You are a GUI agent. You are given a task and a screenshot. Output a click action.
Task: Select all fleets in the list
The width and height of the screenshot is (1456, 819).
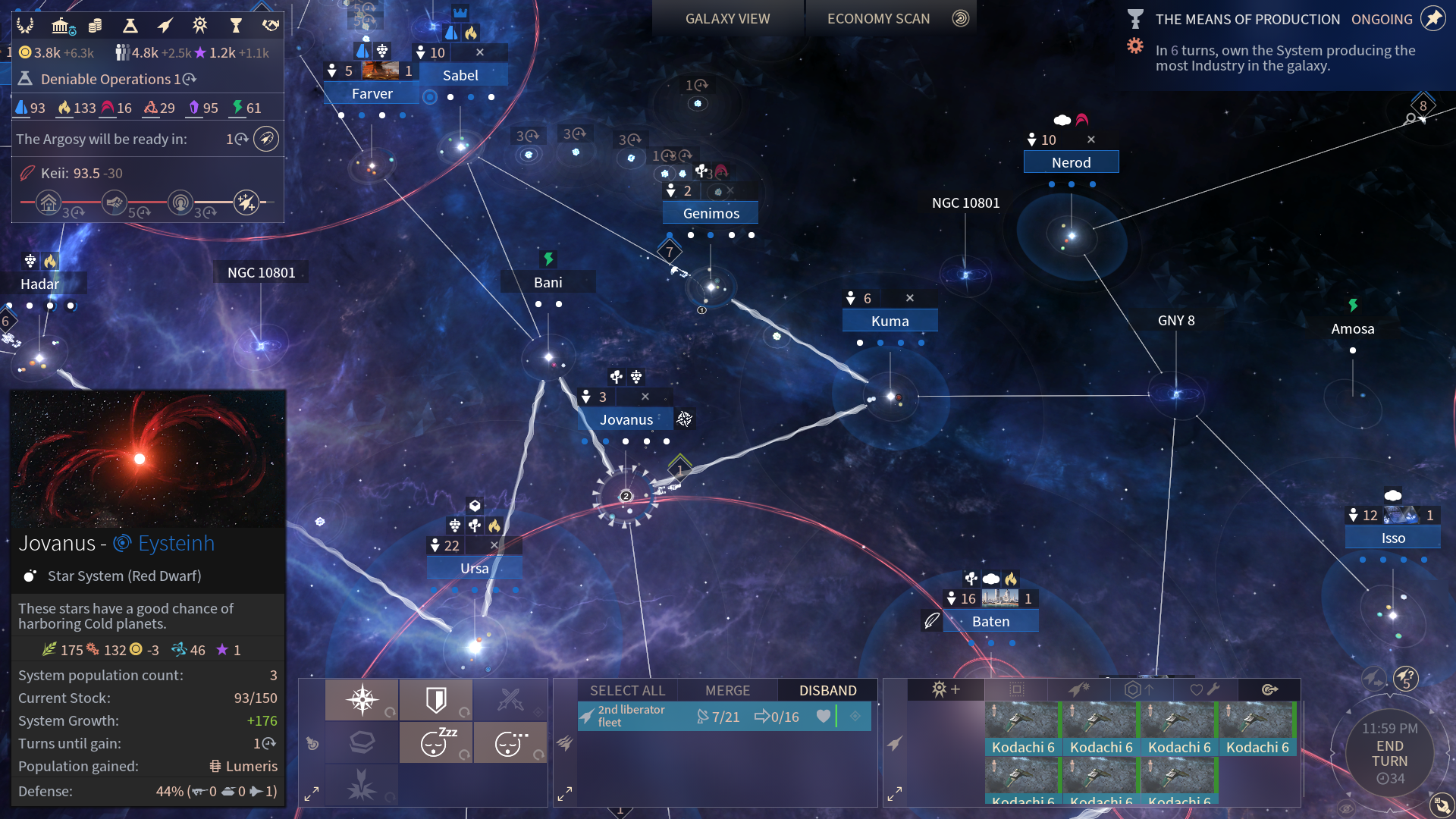click(627, 690)
